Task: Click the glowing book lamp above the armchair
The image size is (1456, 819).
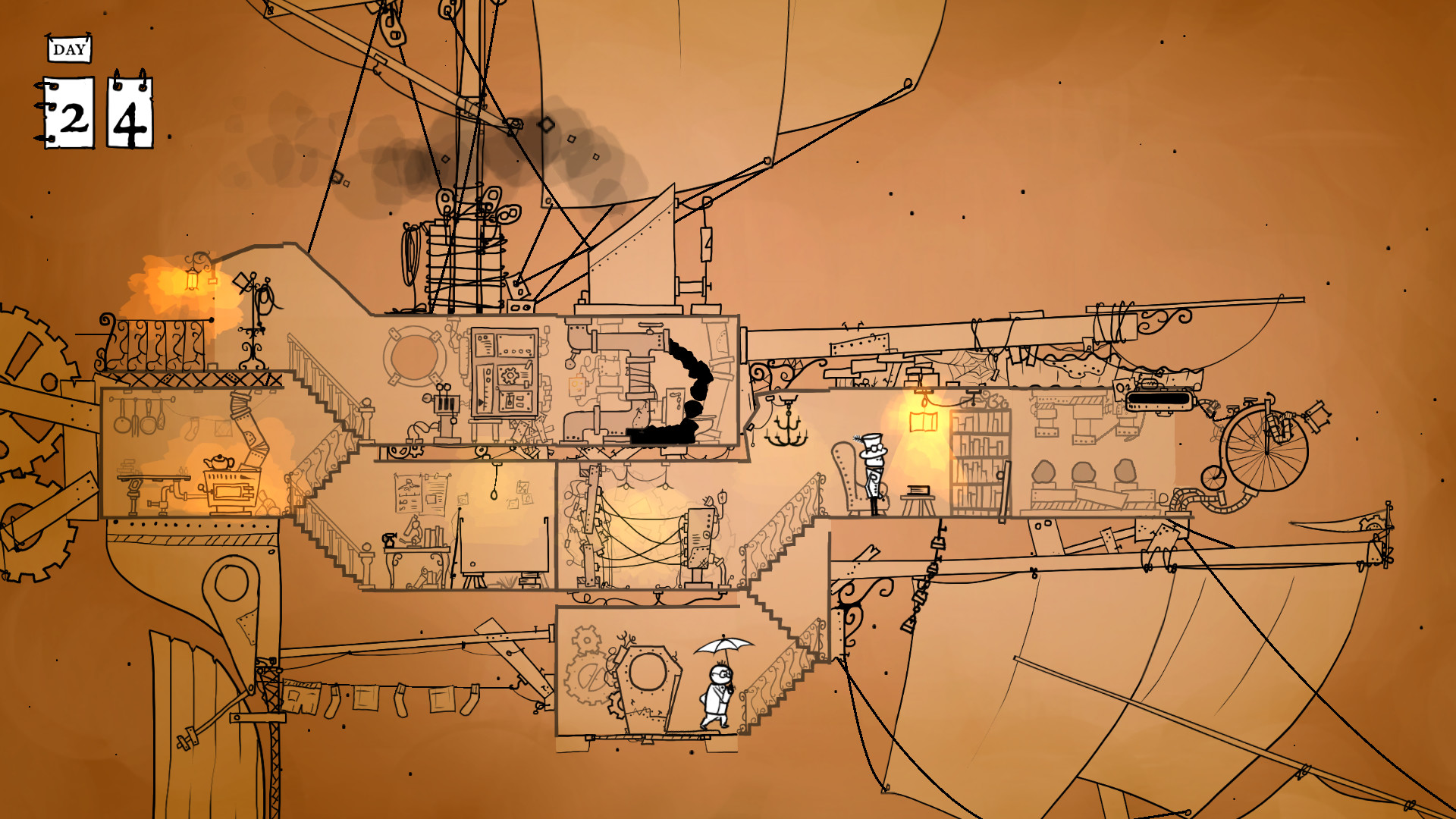Action: [x=924, y=421]
